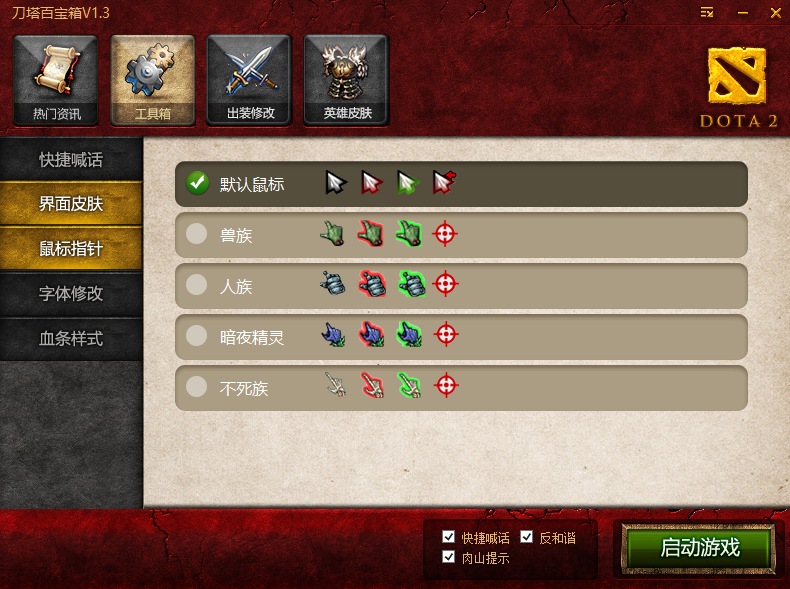790x589 pixels.
Task: Pick the 人族 human cursor set
Action: pos(197,286)
